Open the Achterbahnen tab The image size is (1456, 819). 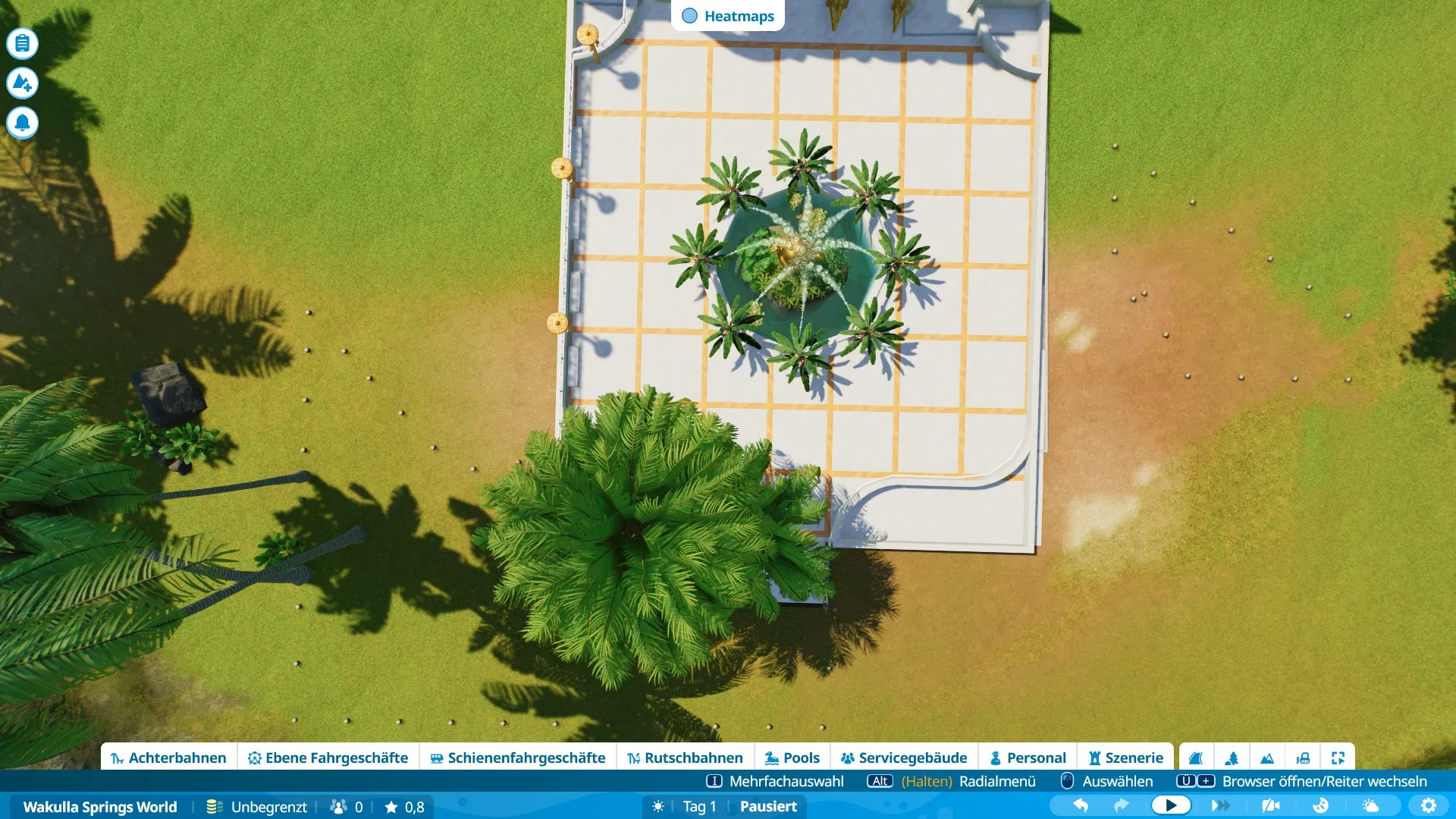[168, 758]
